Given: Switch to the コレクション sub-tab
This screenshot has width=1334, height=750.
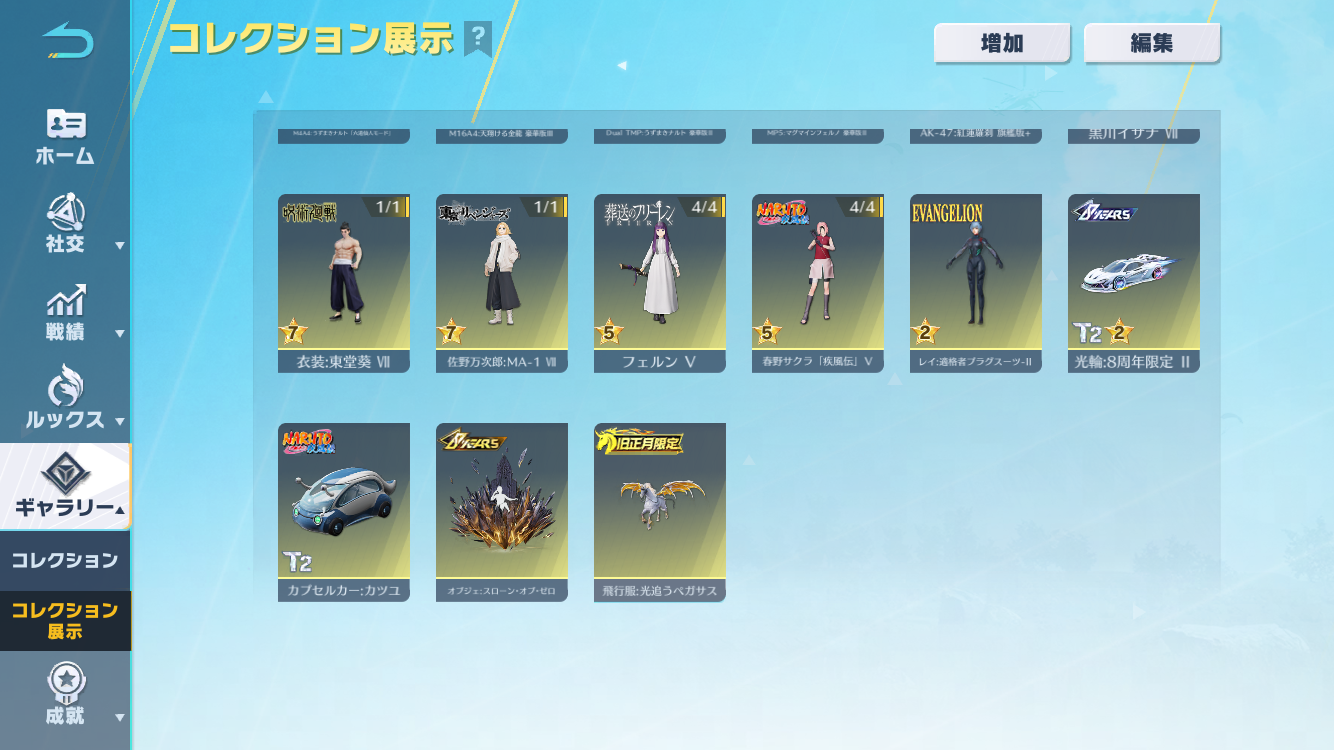Looking at the screenshot, I should pyautogui.click(x=65, y=561).
